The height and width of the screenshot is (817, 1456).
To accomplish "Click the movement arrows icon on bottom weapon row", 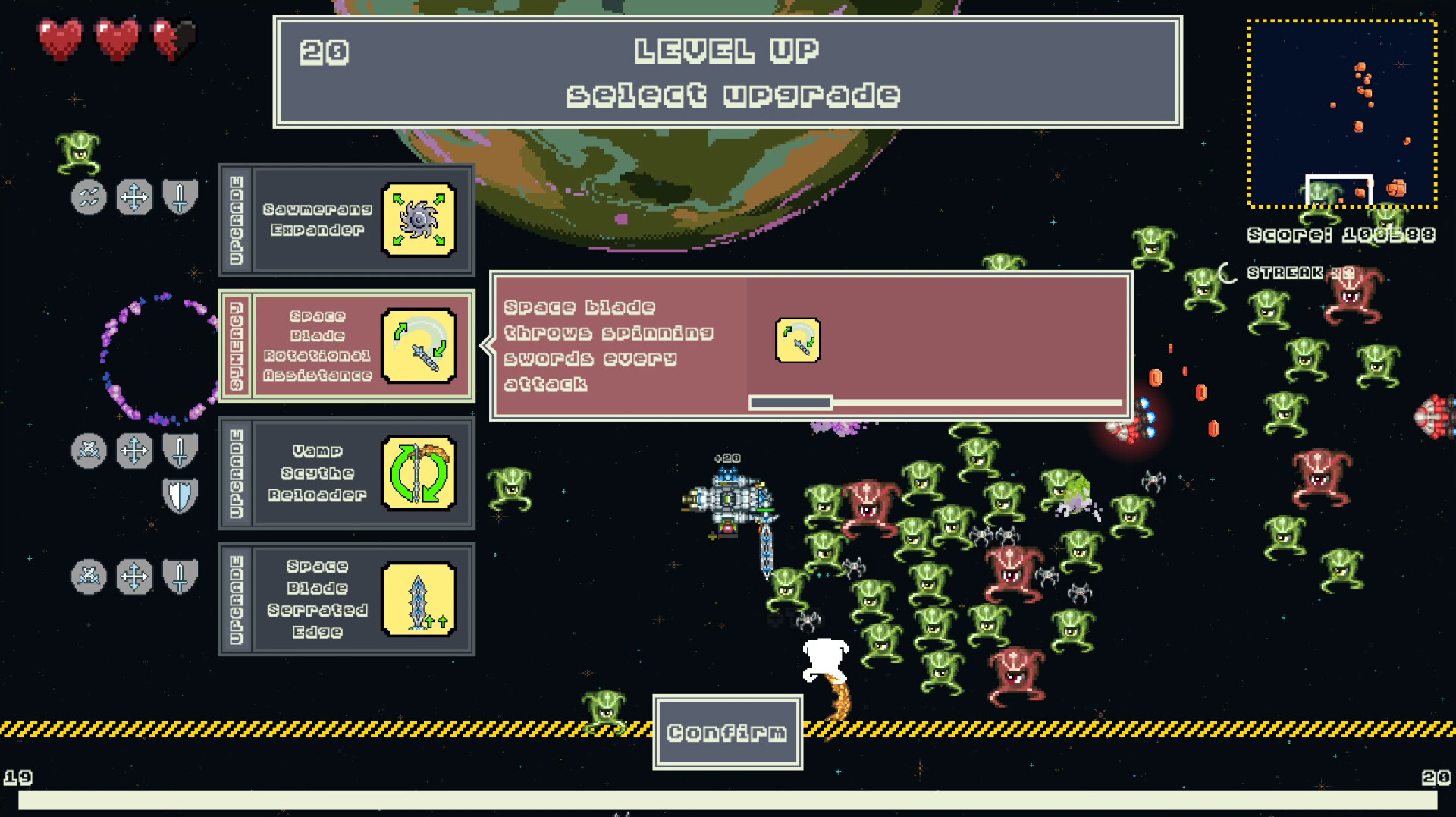I will [x=134, y=577].
